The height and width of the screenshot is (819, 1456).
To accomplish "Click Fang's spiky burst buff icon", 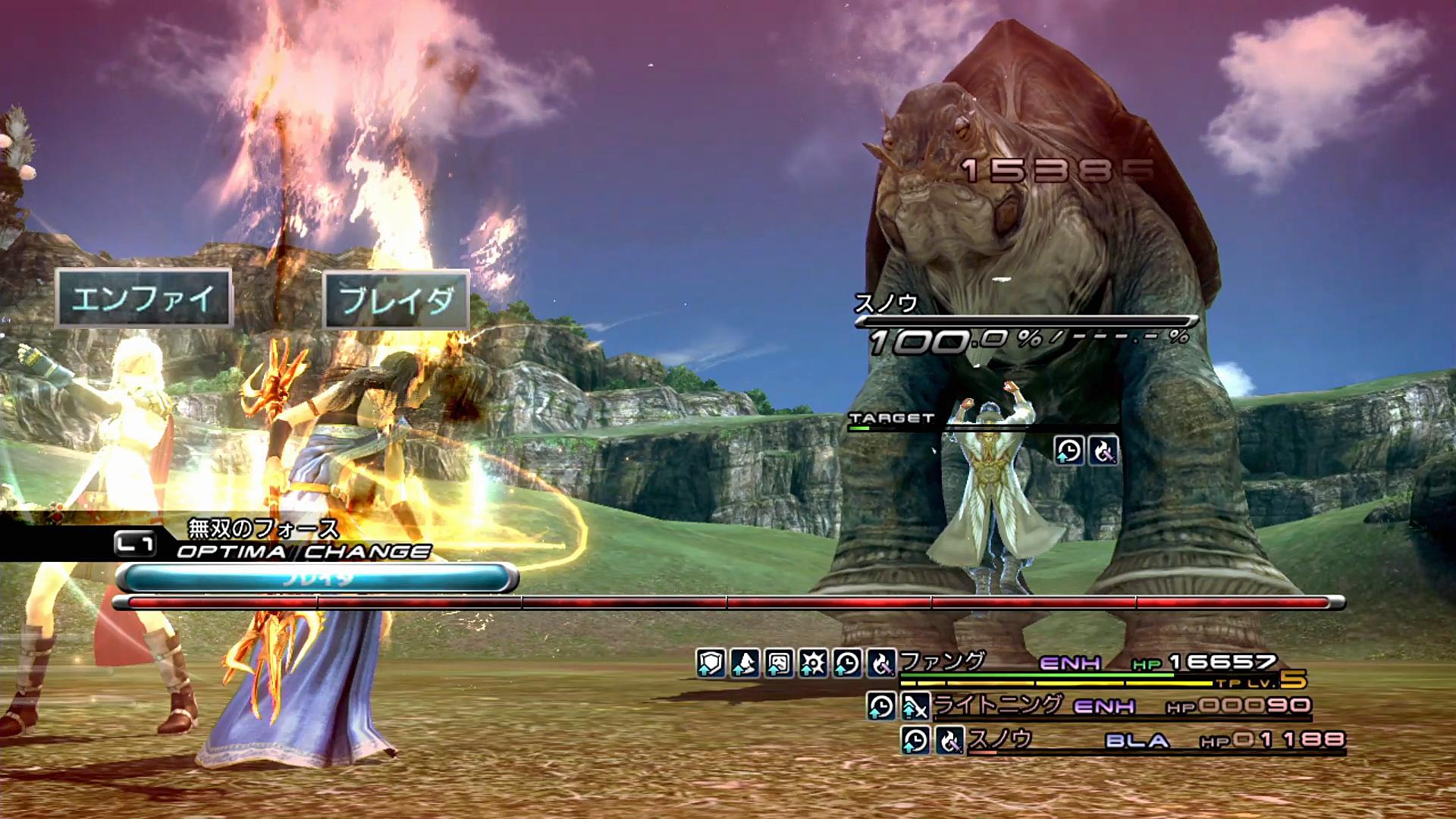I will (813, 664).
